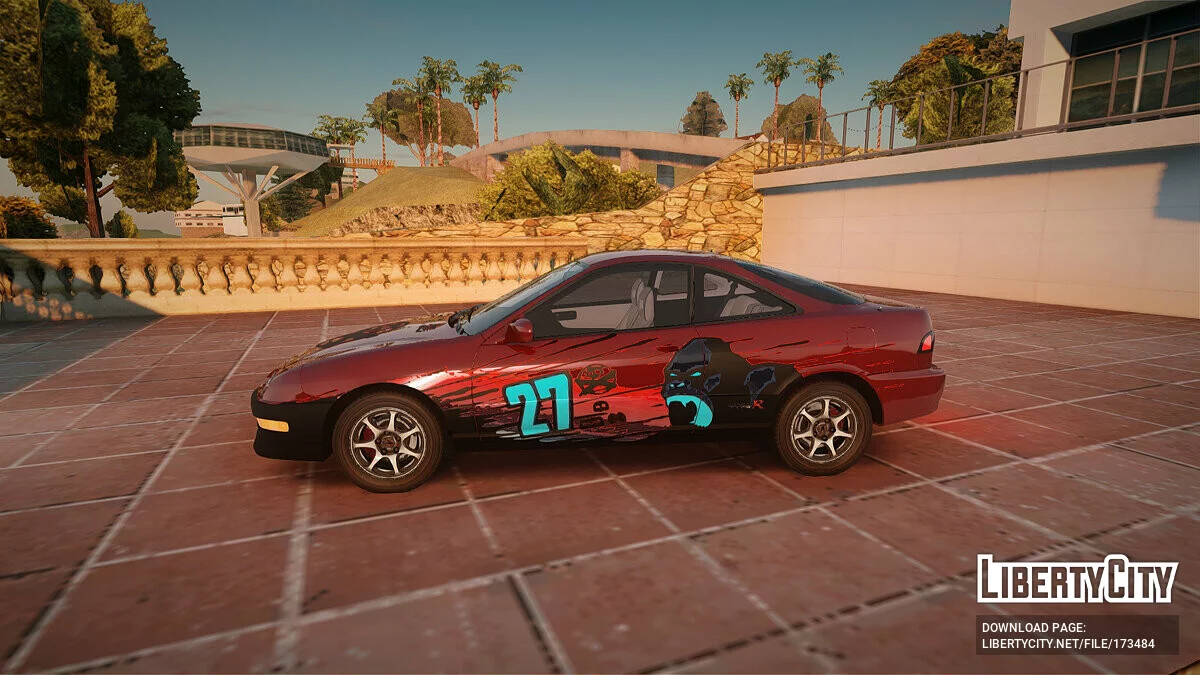Open the libertycity.net/file/173484 download page link
Screen dimensions: 1200x675
(x=1068, y=643)
